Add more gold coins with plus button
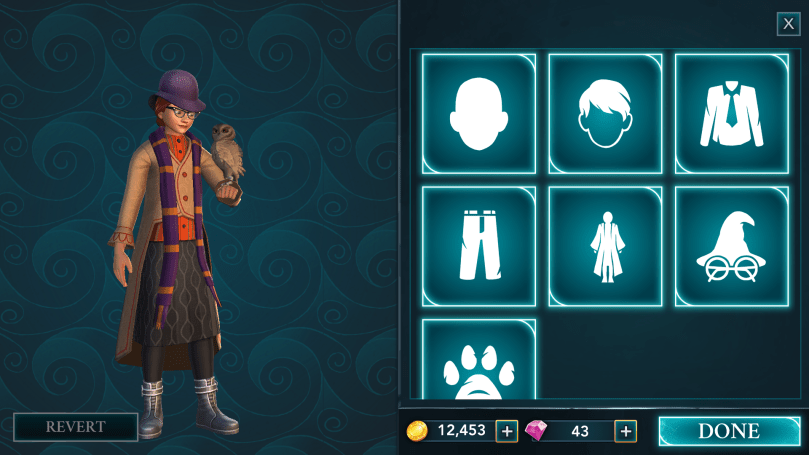 tap(507, 431)
